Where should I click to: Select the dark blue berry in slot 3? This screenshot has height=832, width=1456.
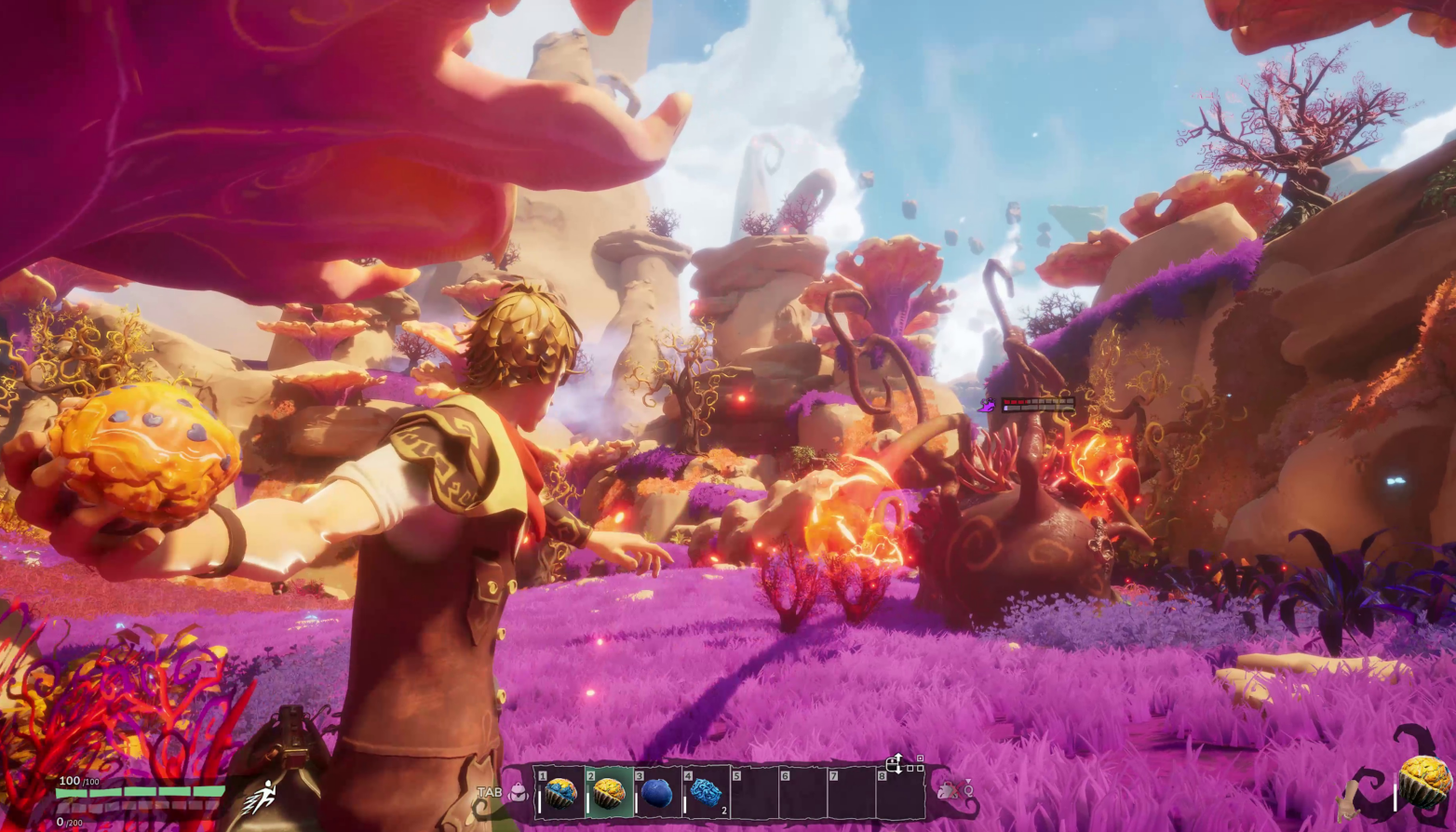pos(657,794)
